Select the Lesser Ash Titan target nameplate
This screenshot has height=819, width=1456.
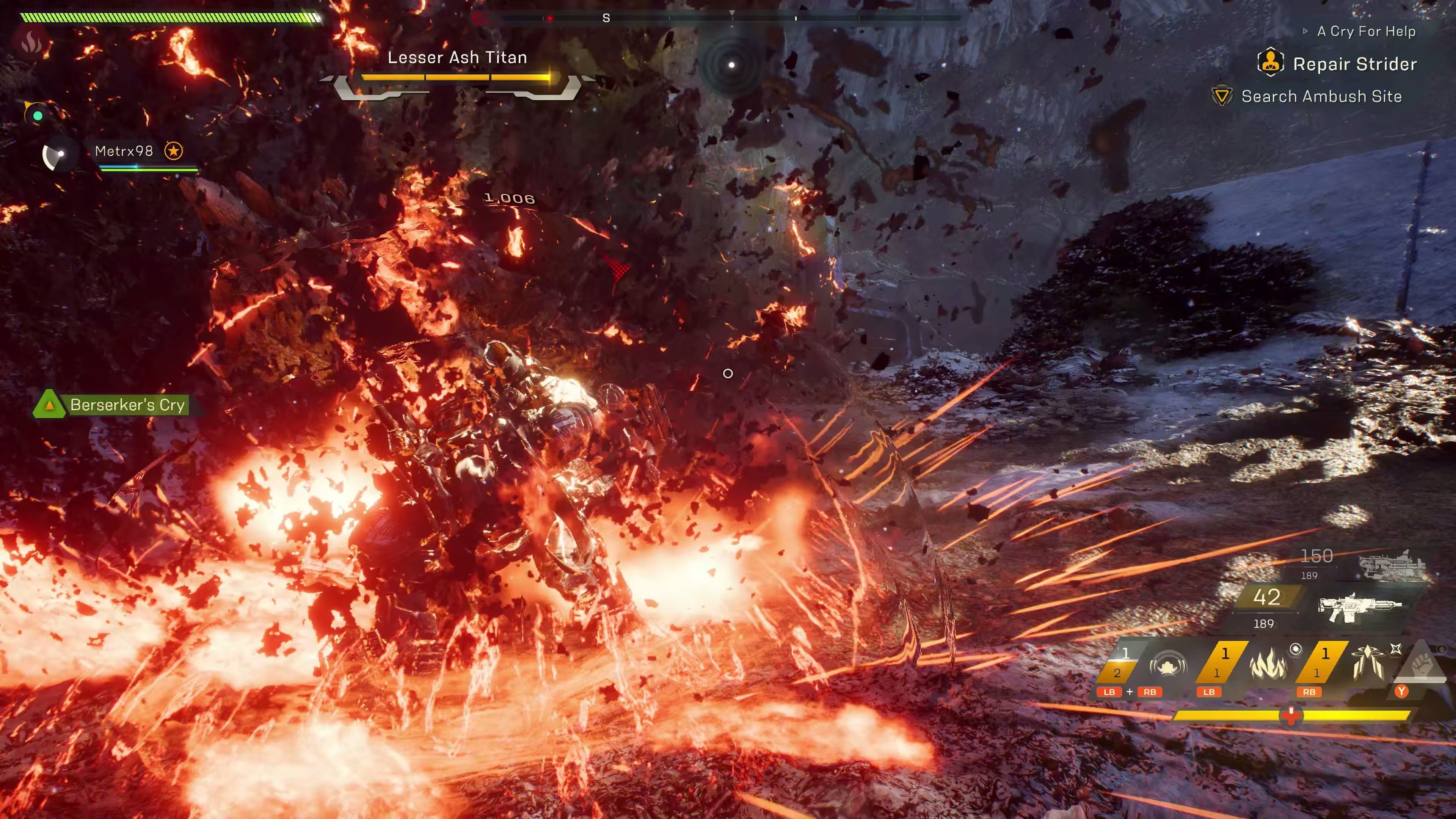pyautogui.click(x=457, y=57)
